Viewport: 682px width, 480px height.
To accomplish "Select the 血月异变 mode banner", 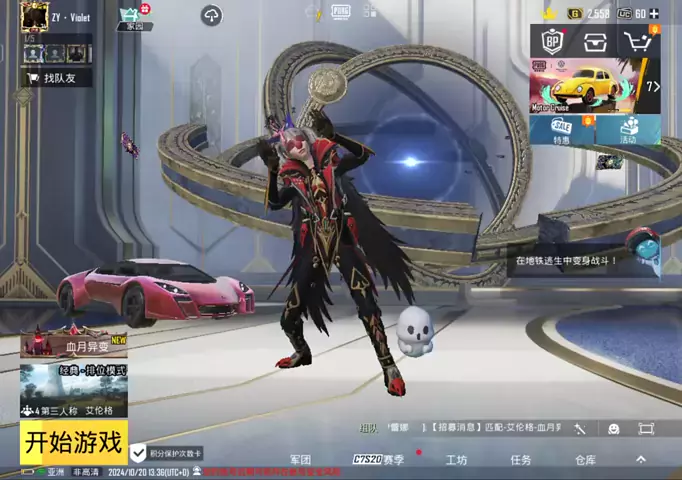I will pos(74,343).
